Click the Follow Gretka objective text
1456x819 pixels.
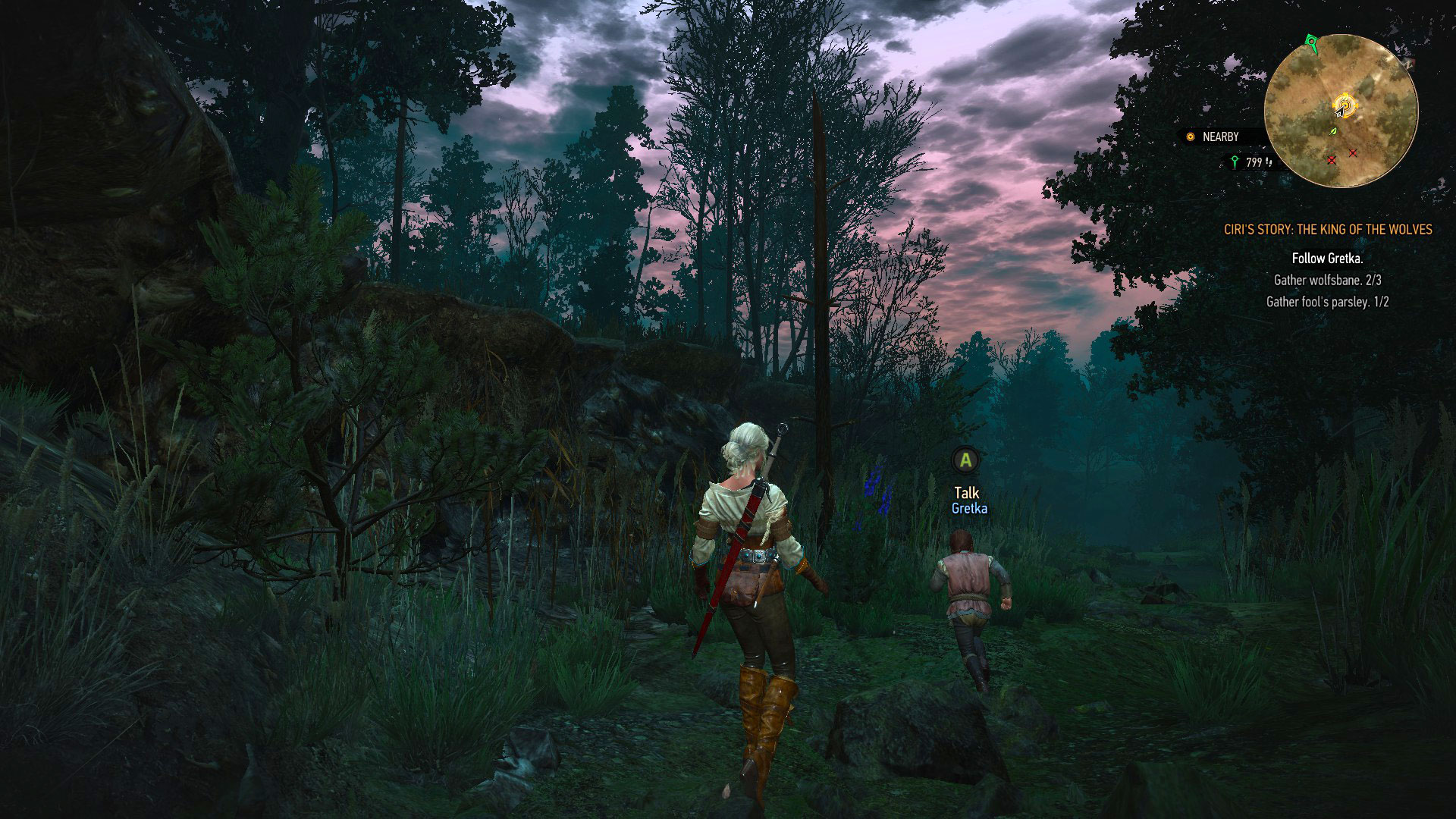[x=1328, y=258]
